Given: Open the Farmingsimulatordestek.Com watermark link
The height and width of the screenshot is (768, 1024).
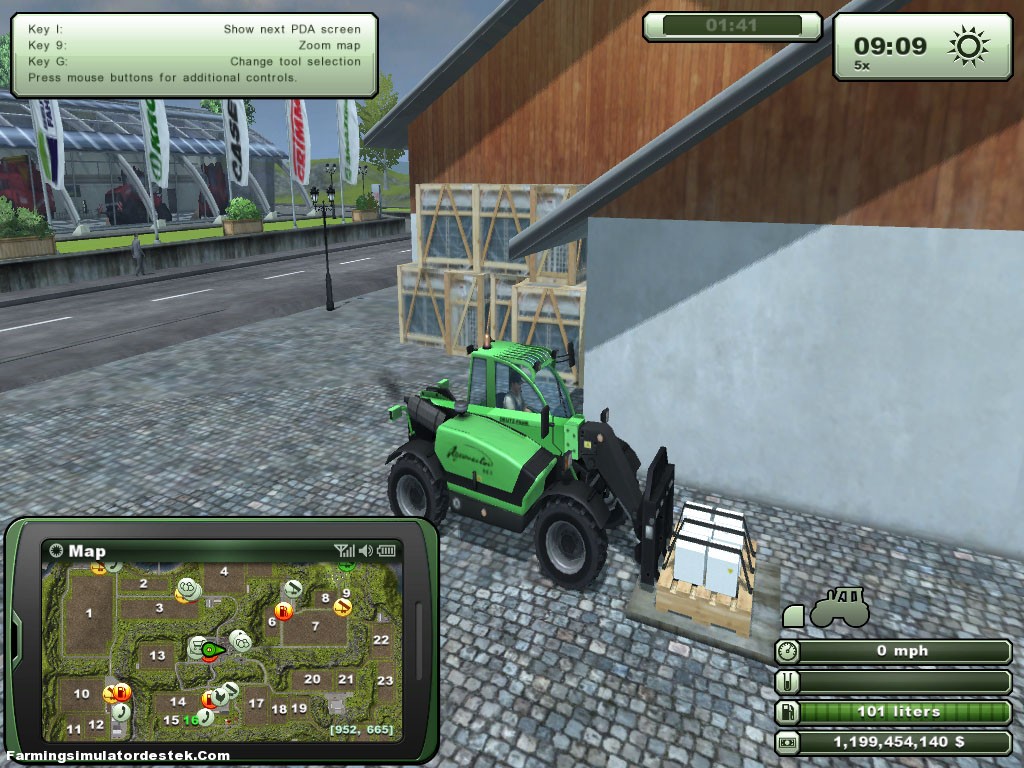Looking at the screenshot, I should pos(117,756).
